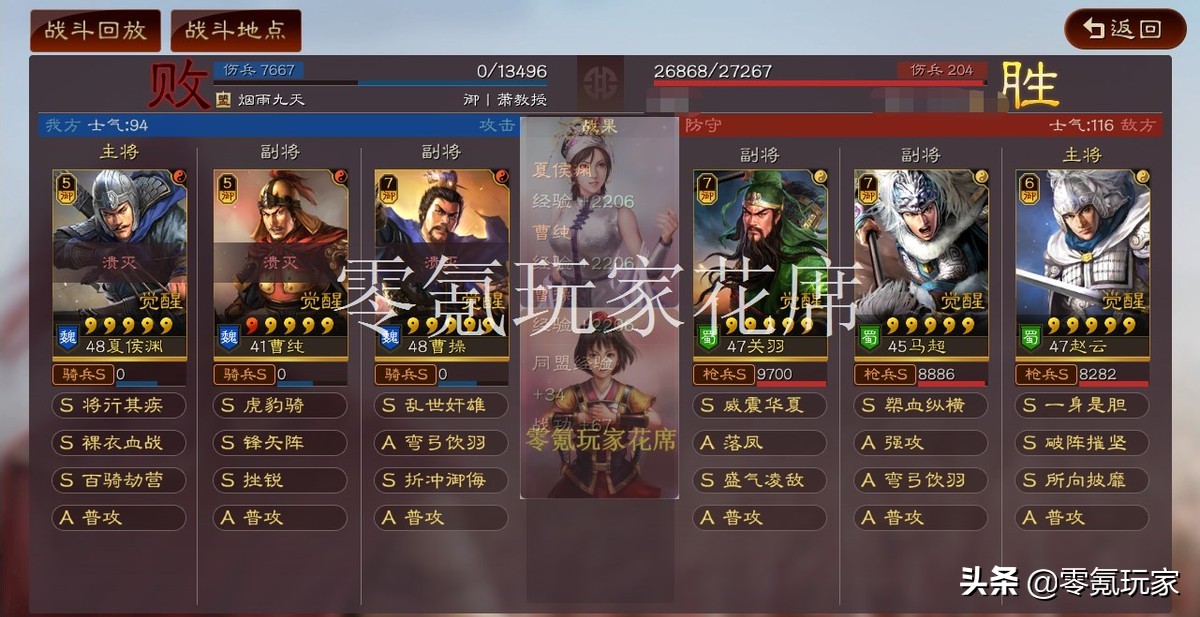Open the 马超 general portrait
The image size is (1200, 617).
click(x=921, y=264)
